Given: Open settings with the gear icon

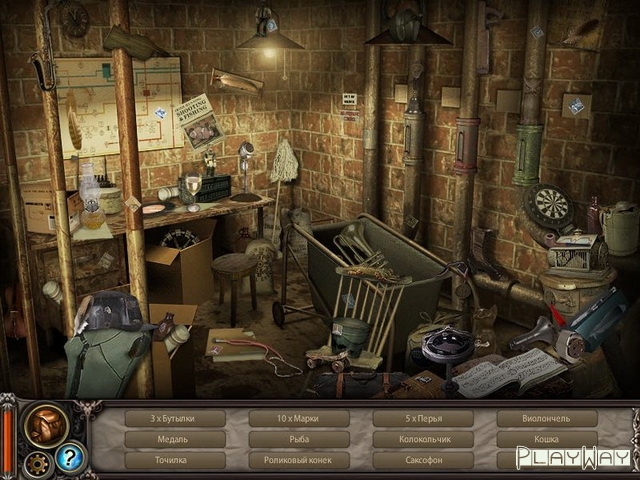Looking at the screenshot, I should (37, 463).
